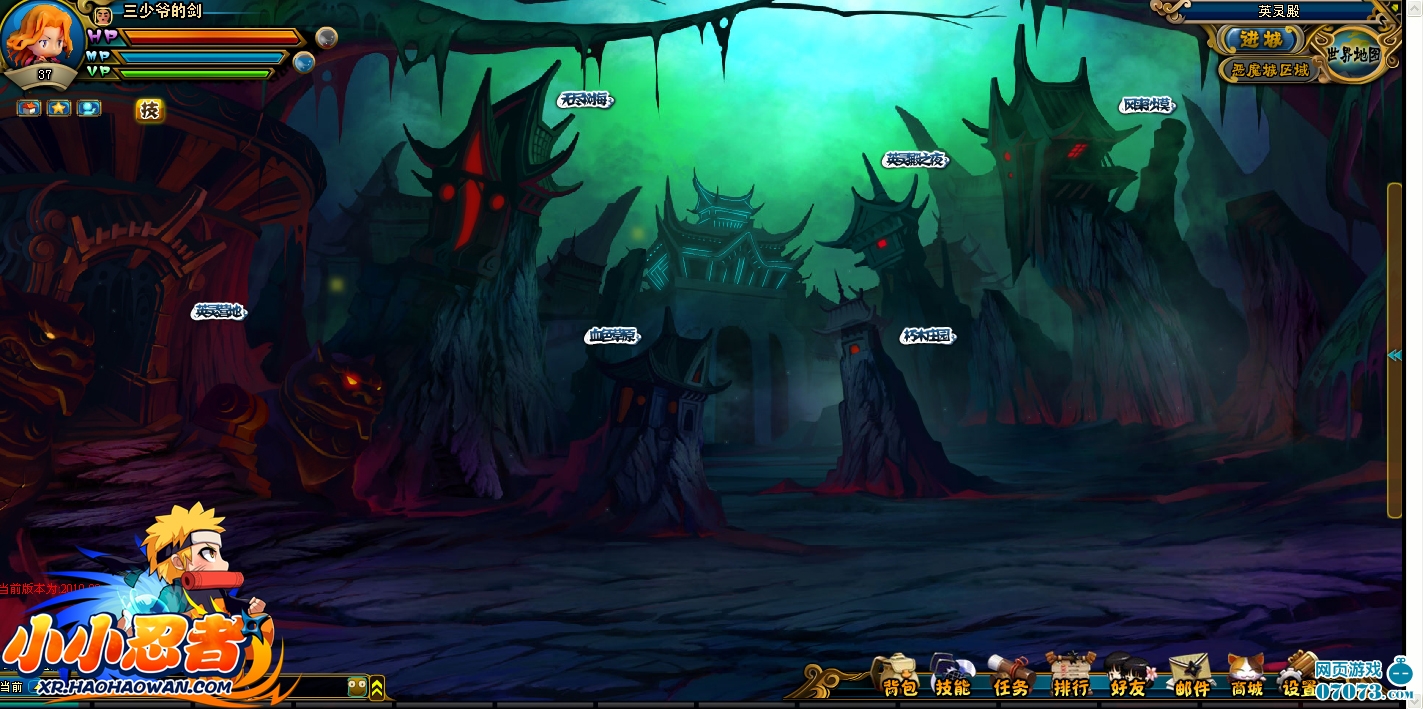Screen dimensions: 1423x709
Task: Select the star icon under the portrait
Action: (x=59, y=107)
